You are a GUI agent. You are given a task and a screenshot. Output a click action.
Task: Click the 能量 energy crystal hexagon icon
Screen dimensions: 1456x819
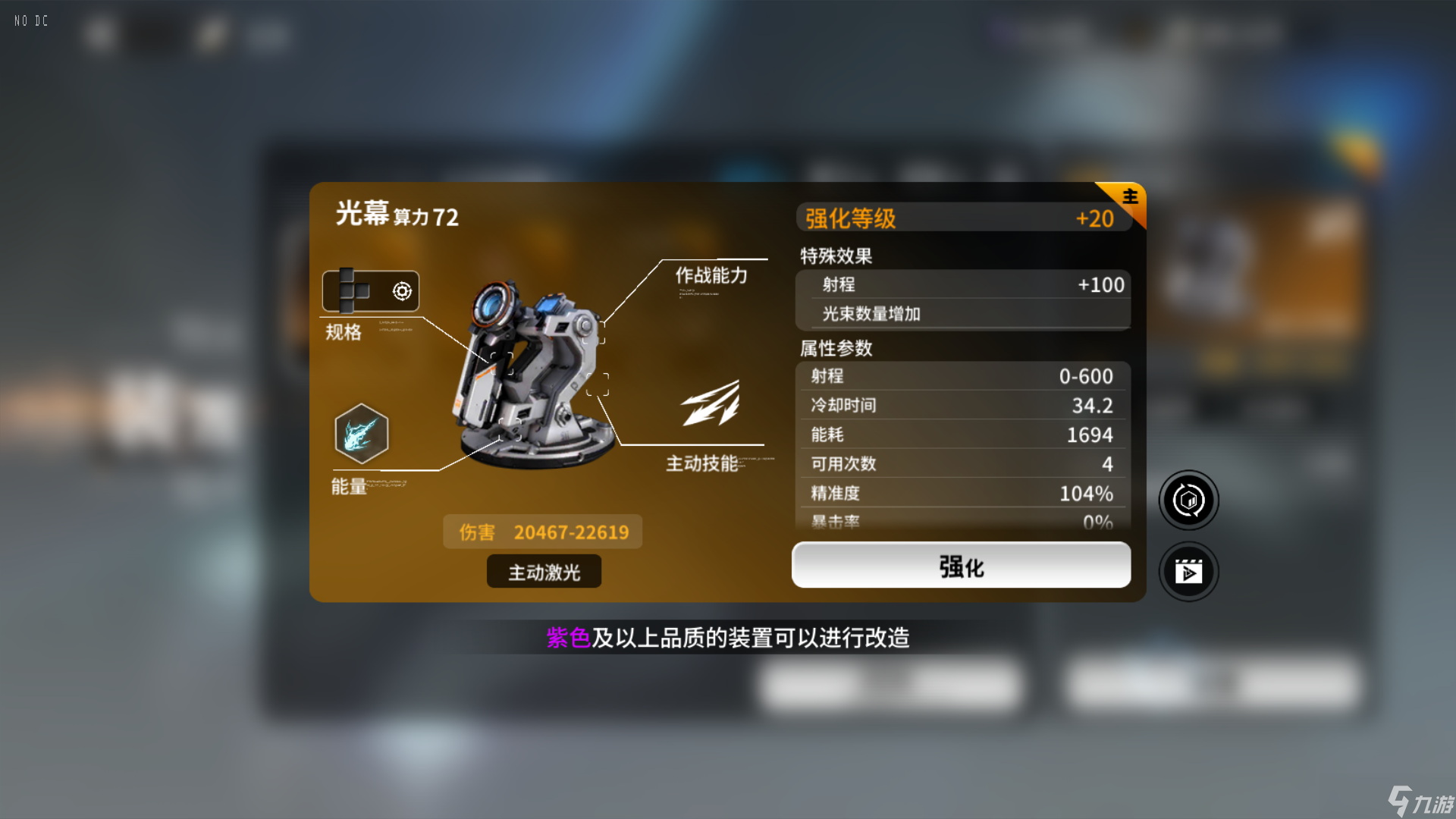click(360, 435)
